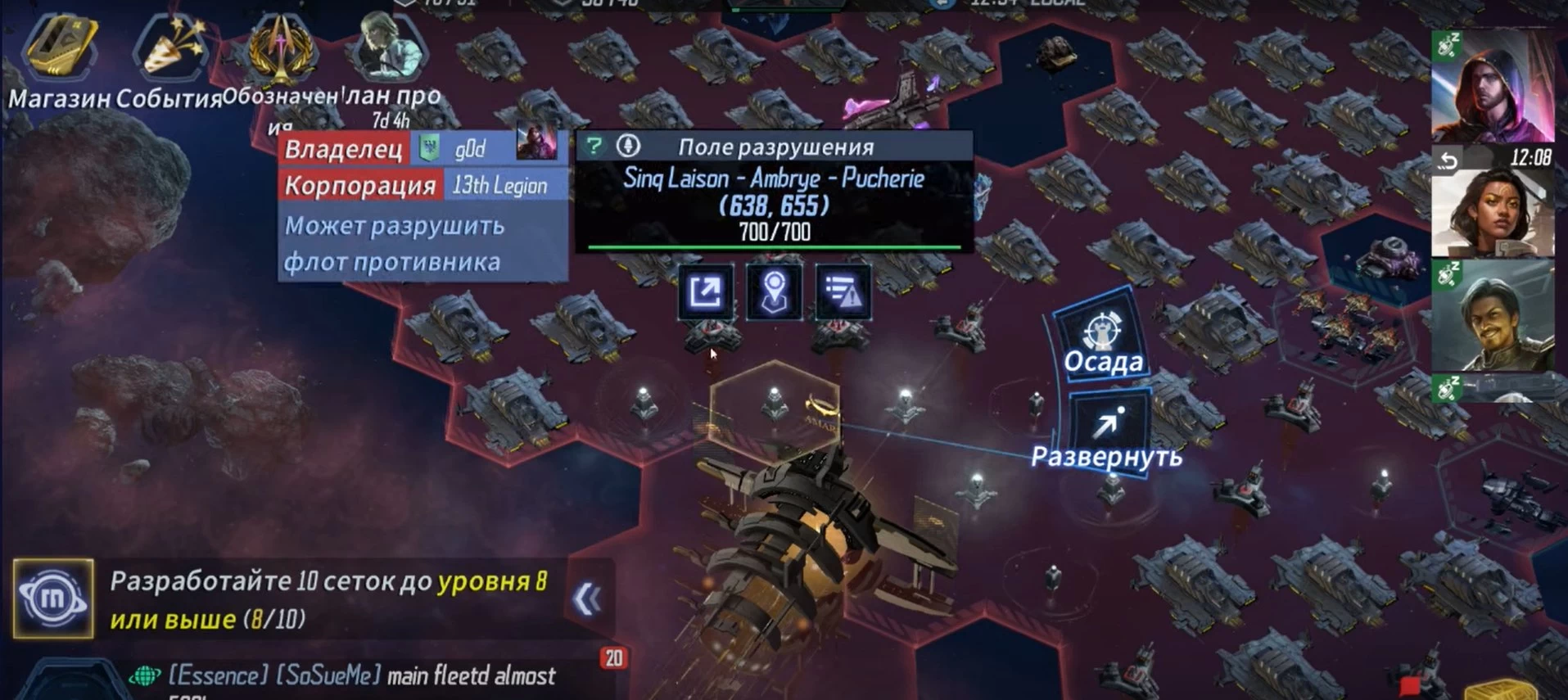Viewport: 1568px width, 700px height.
Task: Collapse the quest tracker with double arrow
Action: (587, 599)
